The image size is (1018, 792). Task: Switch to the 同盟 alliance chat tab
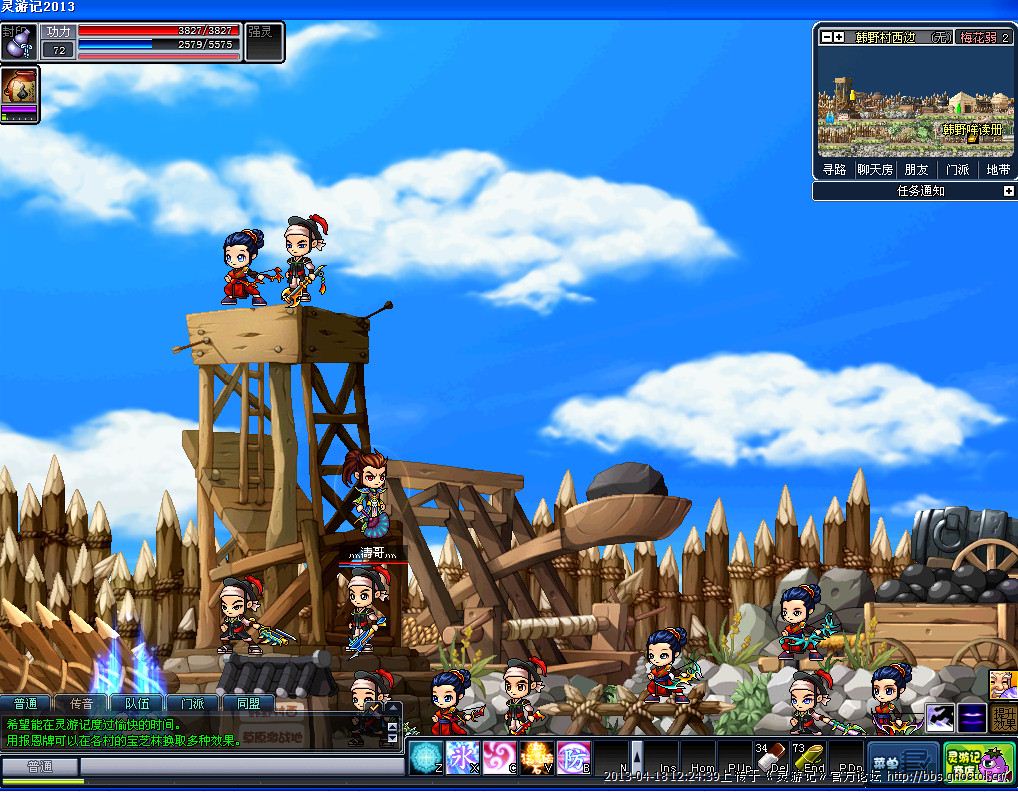248,704
